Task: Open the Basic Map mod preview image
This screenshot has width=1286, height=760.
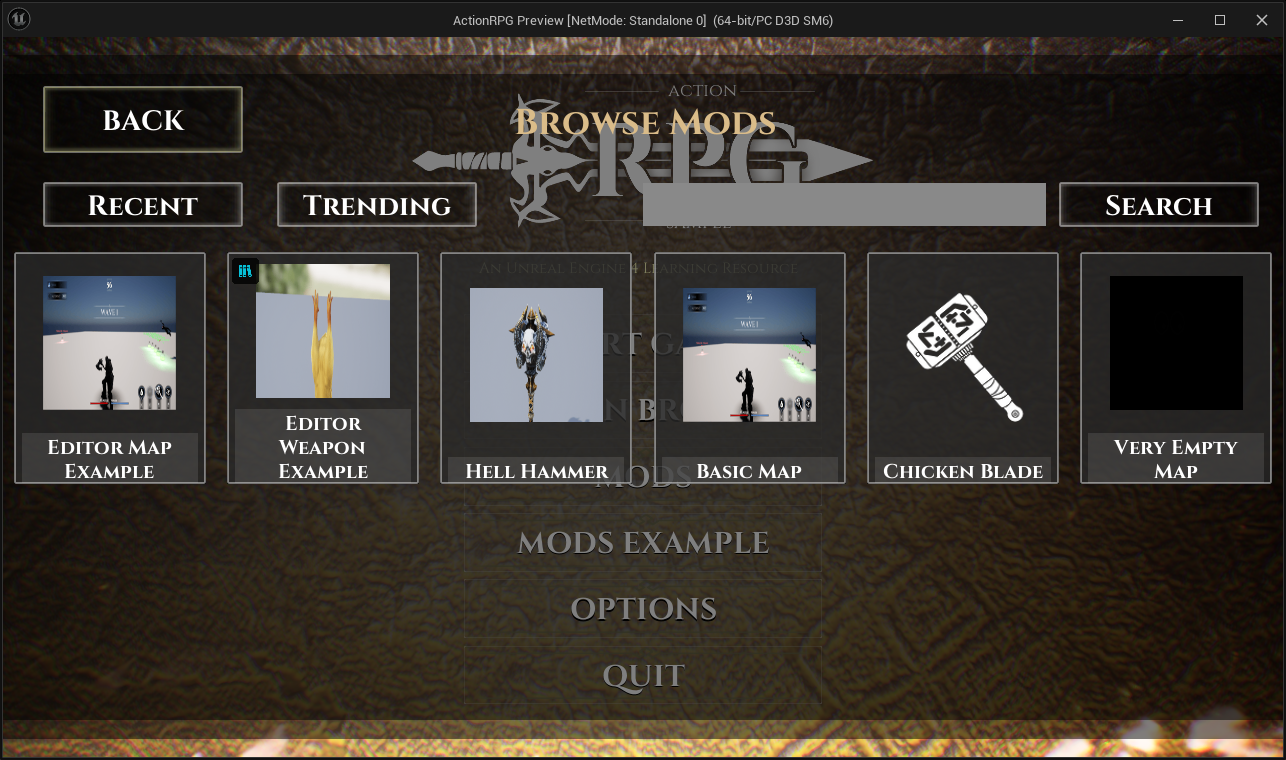Action: pyautogui.click(x=749, y=354)
